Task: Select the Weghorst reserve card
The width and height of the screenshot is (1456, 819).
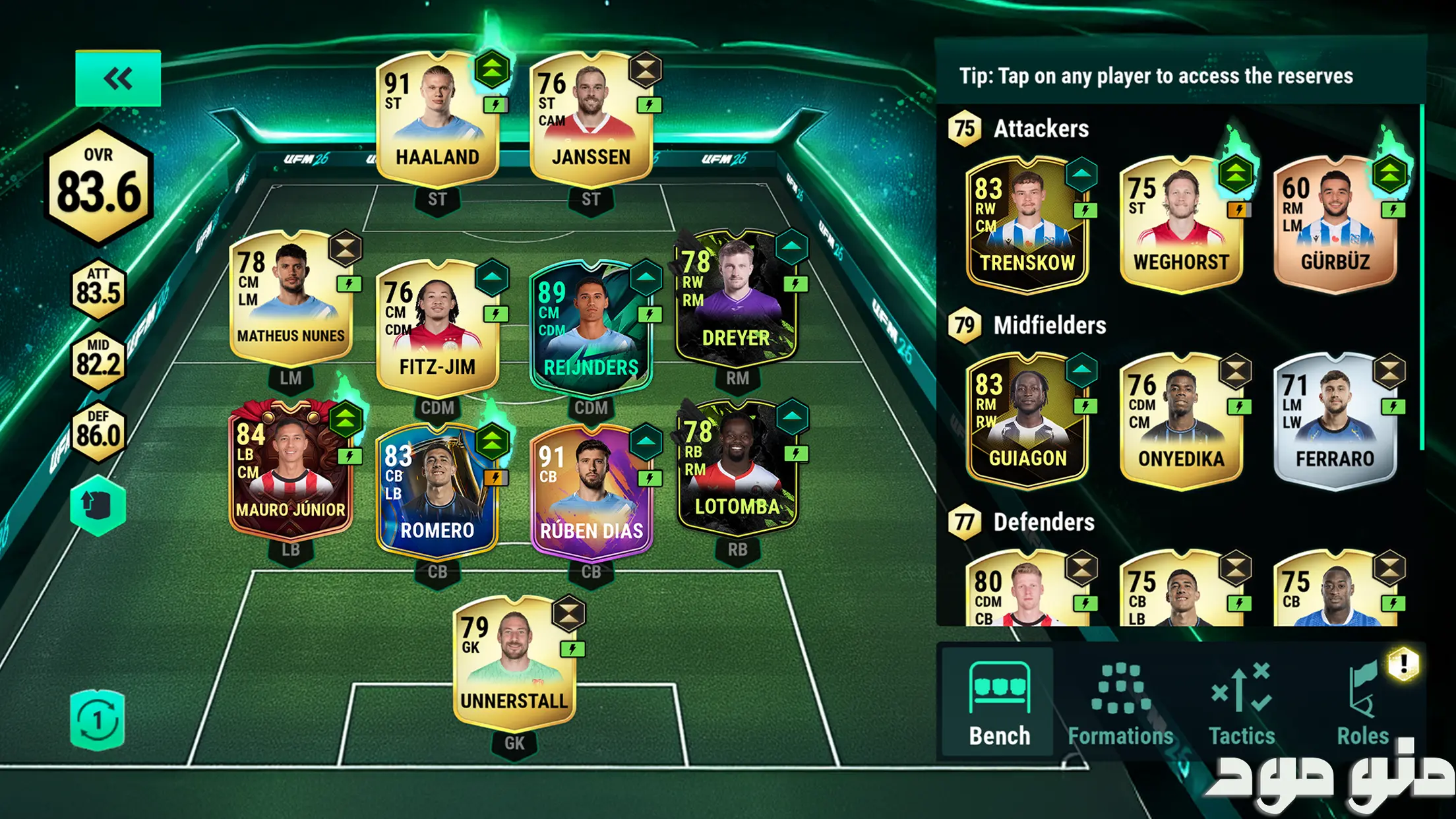Action: pos(1181,225)
